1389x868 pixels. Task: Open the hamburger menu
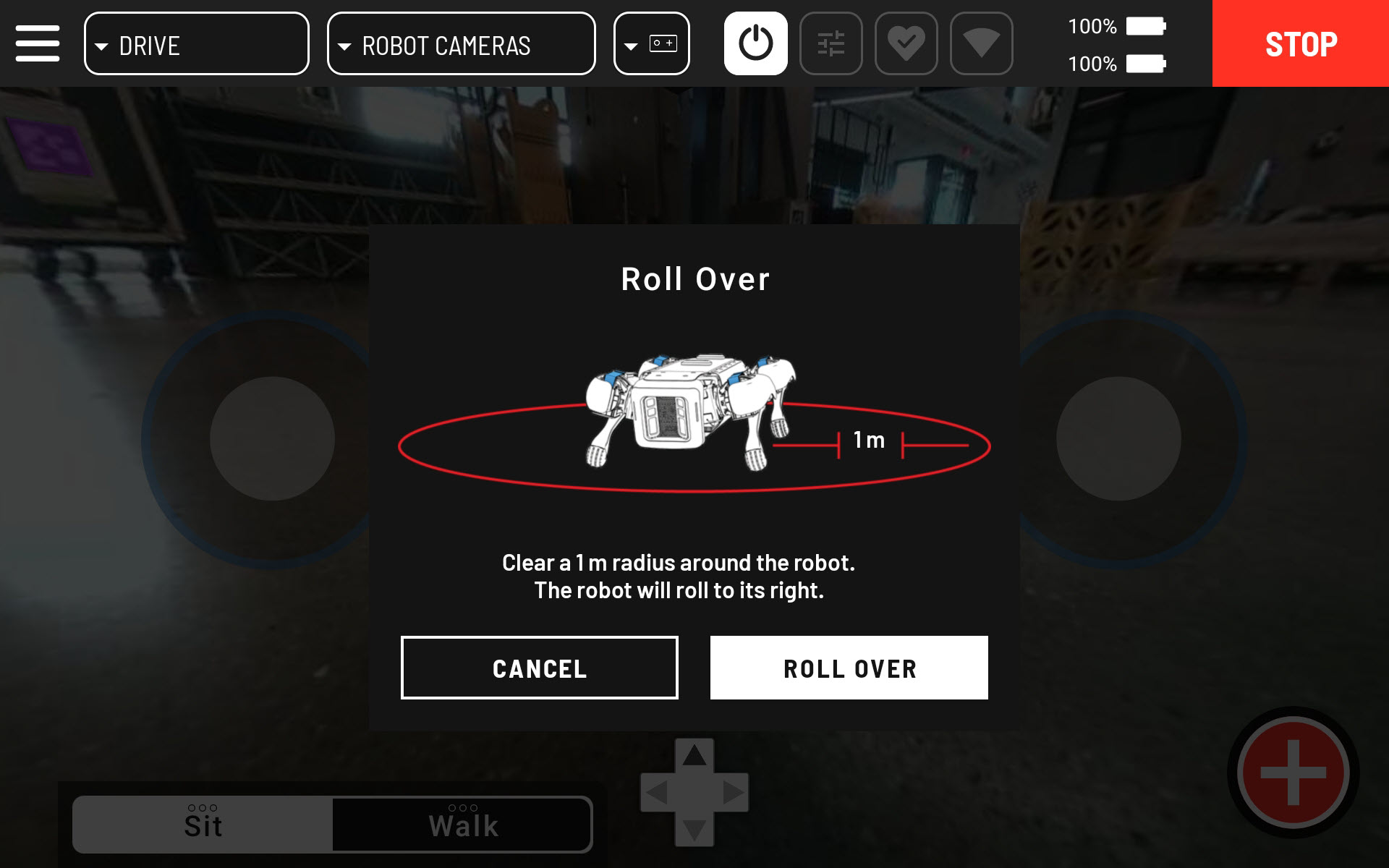click(x=38, y=43)
